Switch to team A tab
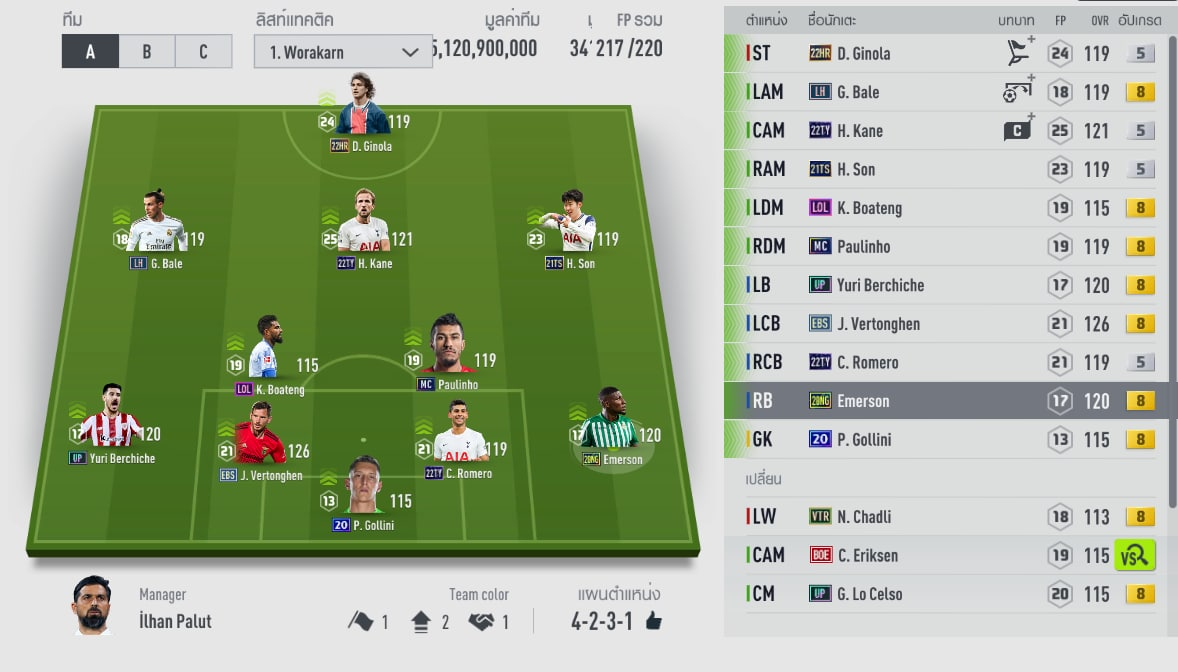Viewport: 1178px width, 672px height. [x=90, y=51]
